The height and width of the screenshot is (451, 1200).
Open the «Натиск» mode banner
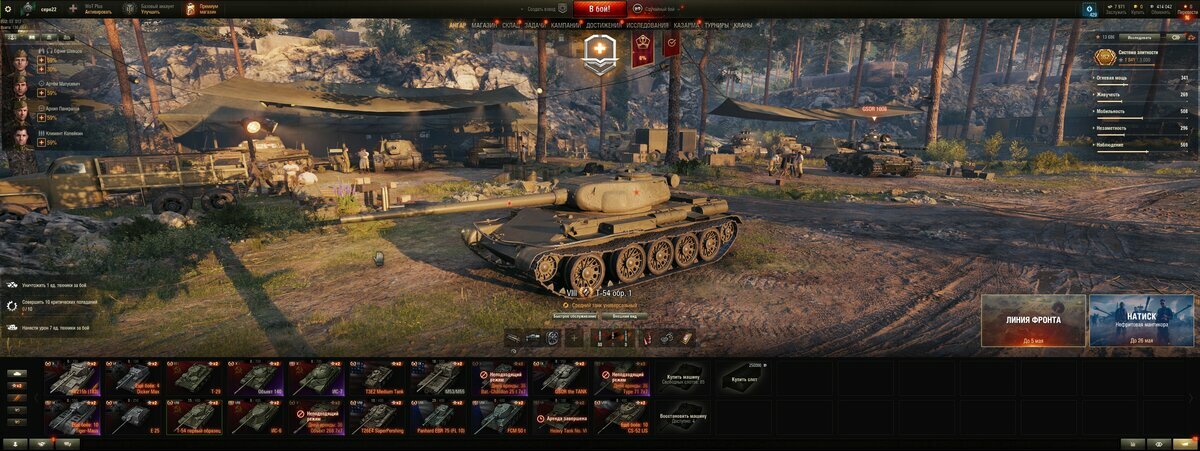tap(1141, 320)
